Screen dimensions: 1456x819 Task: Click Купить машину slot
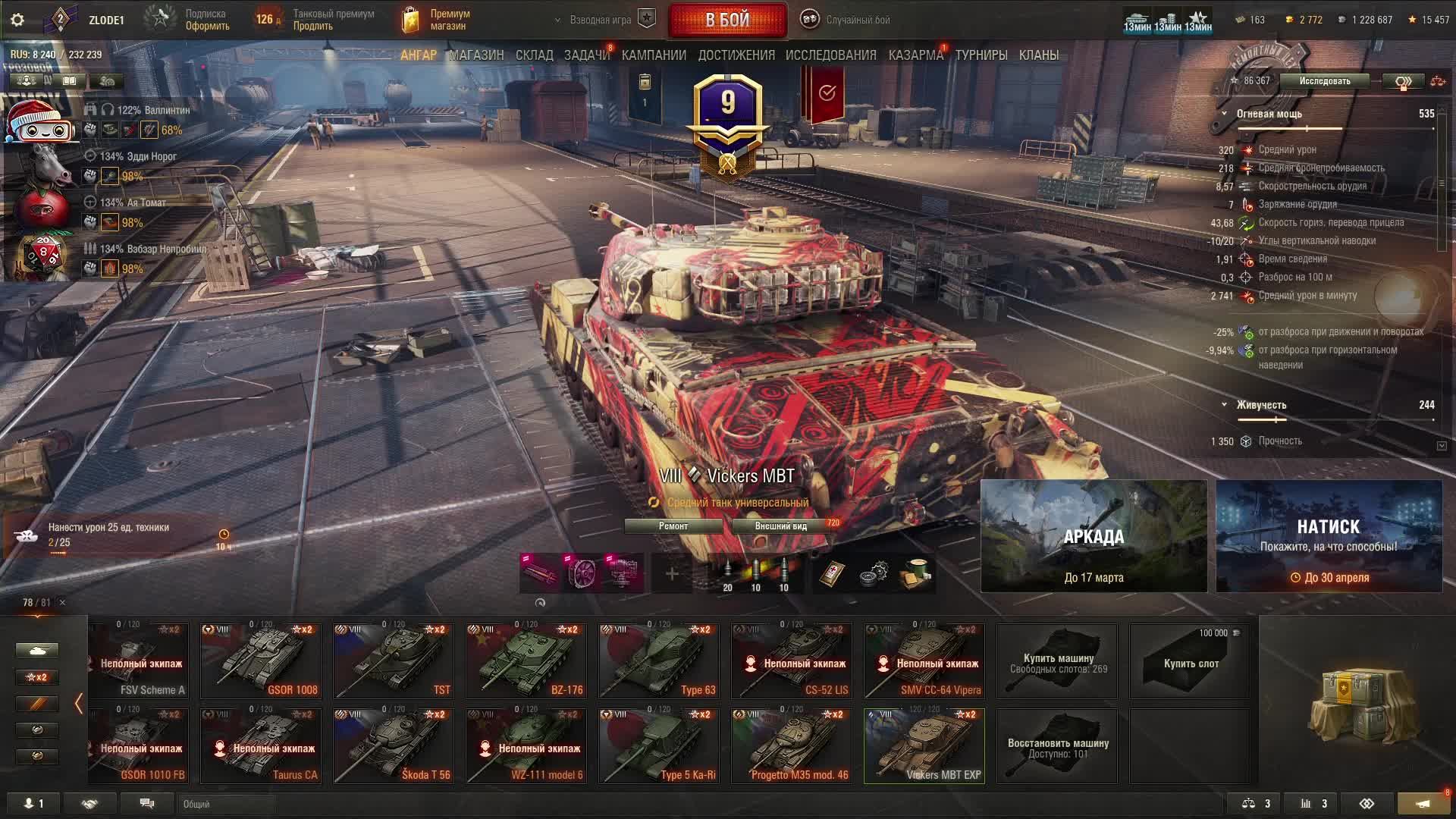click(1057, 661)
